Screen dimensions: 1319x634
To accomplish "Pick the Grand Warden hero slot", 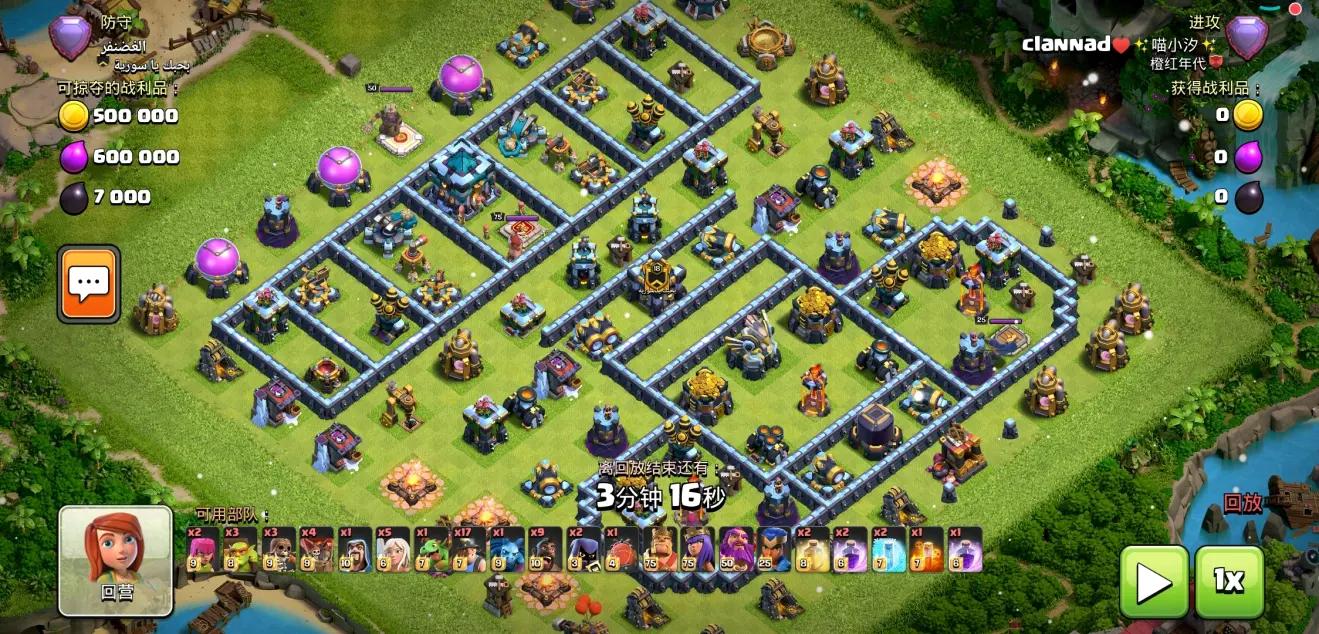I will (735, 550).
